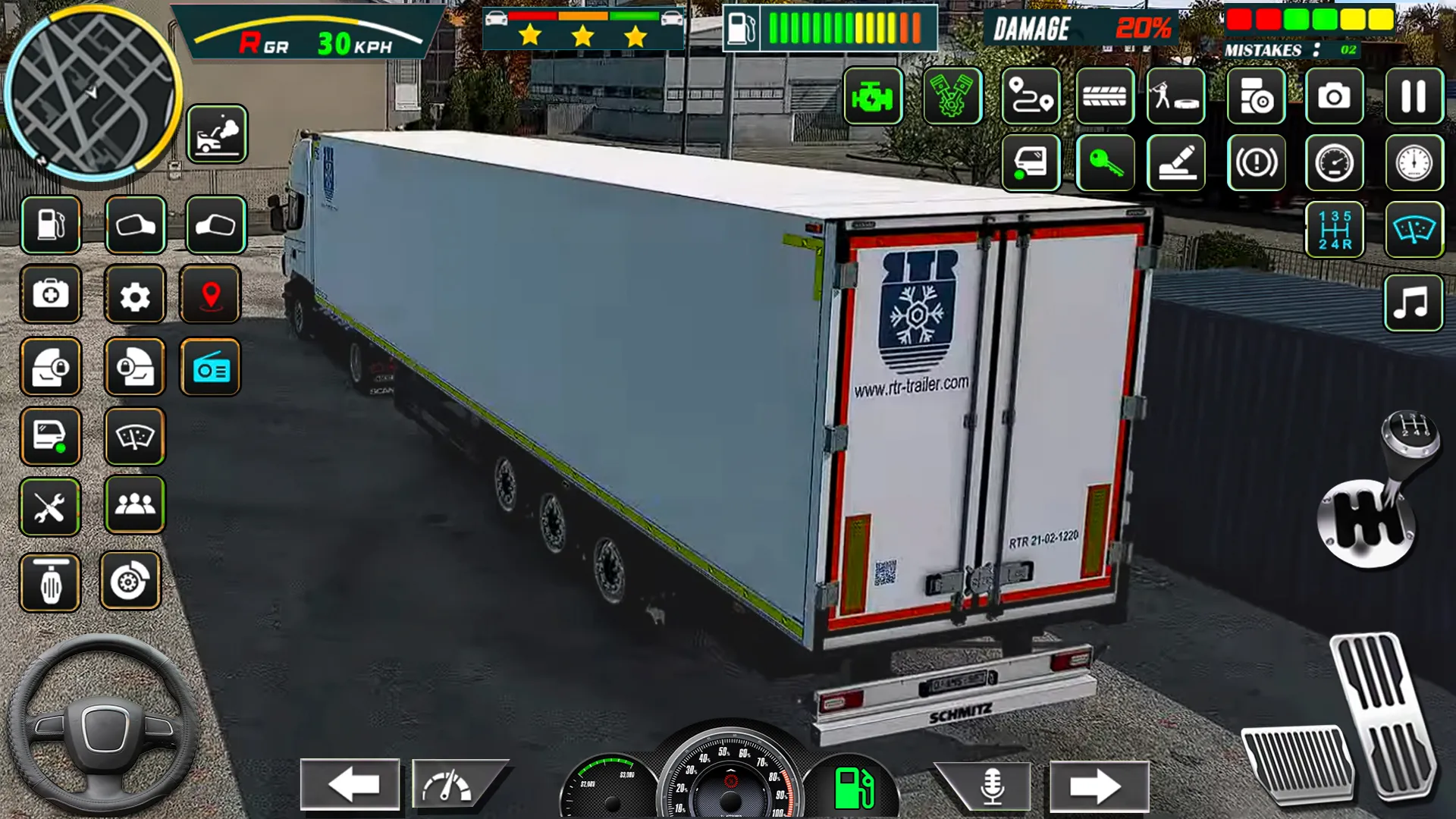Screen dimensions: 1456x819
Task: Select the gearbox pattern icon
Action: coord(1335,229)
